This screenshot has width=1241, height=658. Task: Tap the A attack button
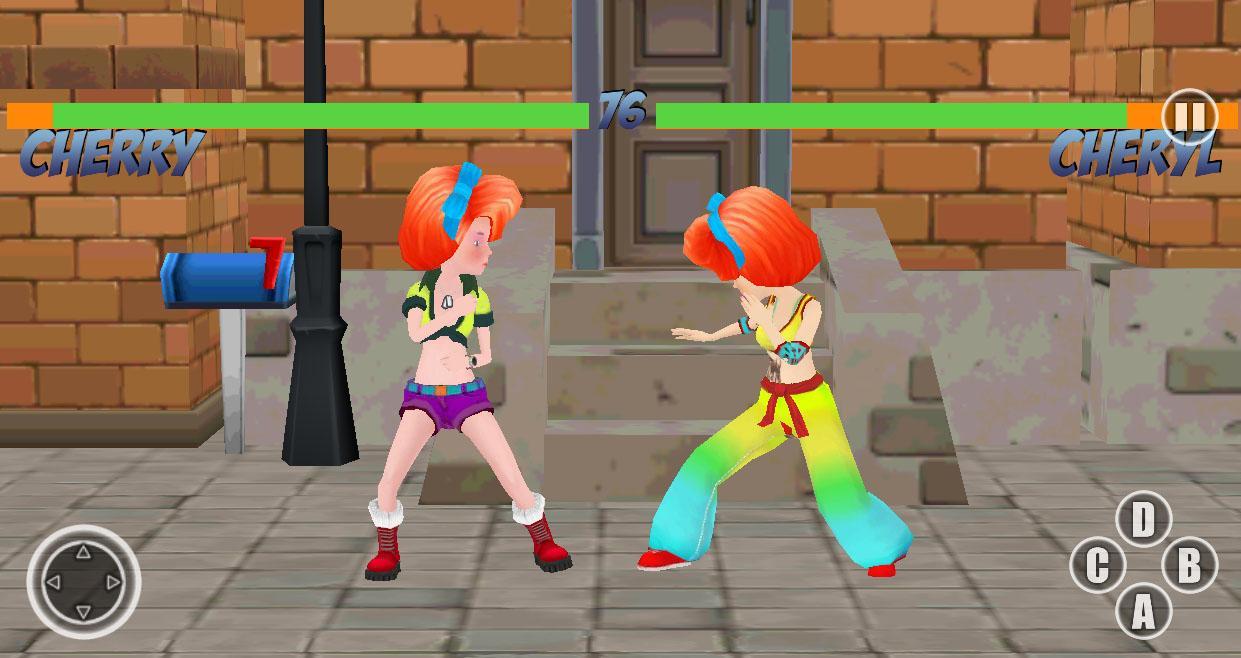coord(1142,612)
